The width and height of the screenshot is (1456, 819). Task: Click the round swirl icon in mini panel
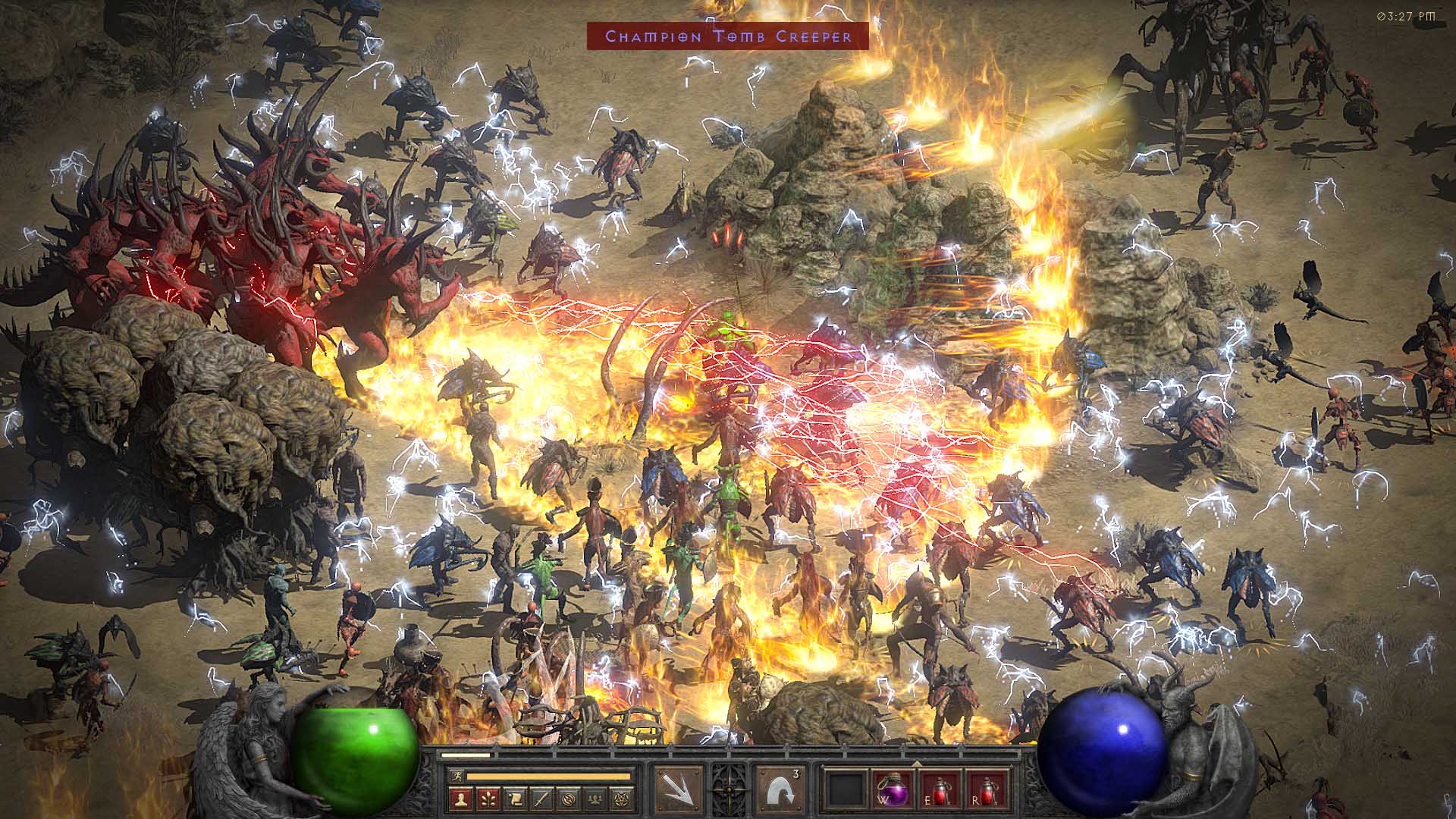570,798
